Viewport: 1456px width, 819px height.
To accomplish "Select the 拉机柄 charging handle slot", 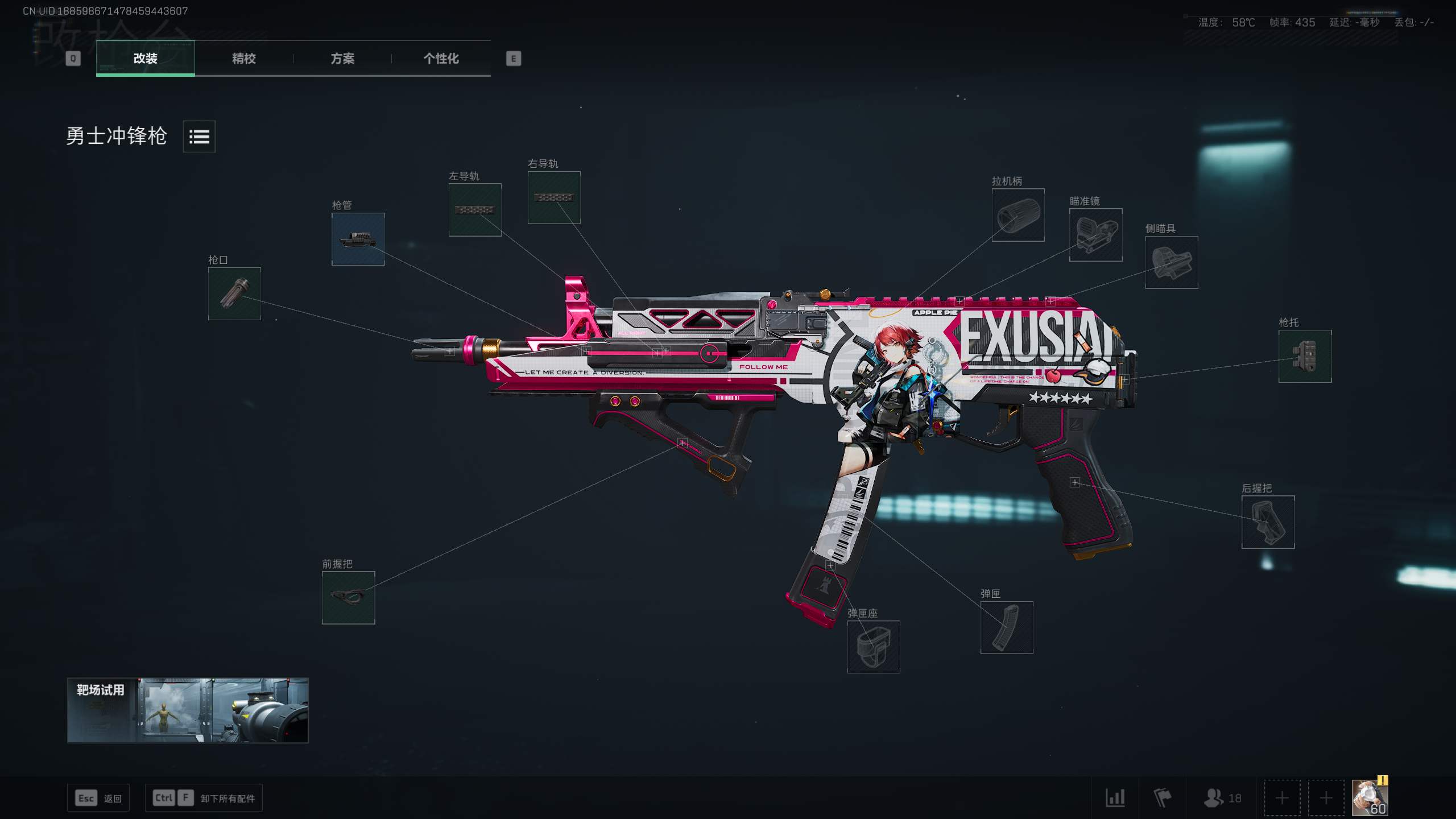I will coord(1017,215).
